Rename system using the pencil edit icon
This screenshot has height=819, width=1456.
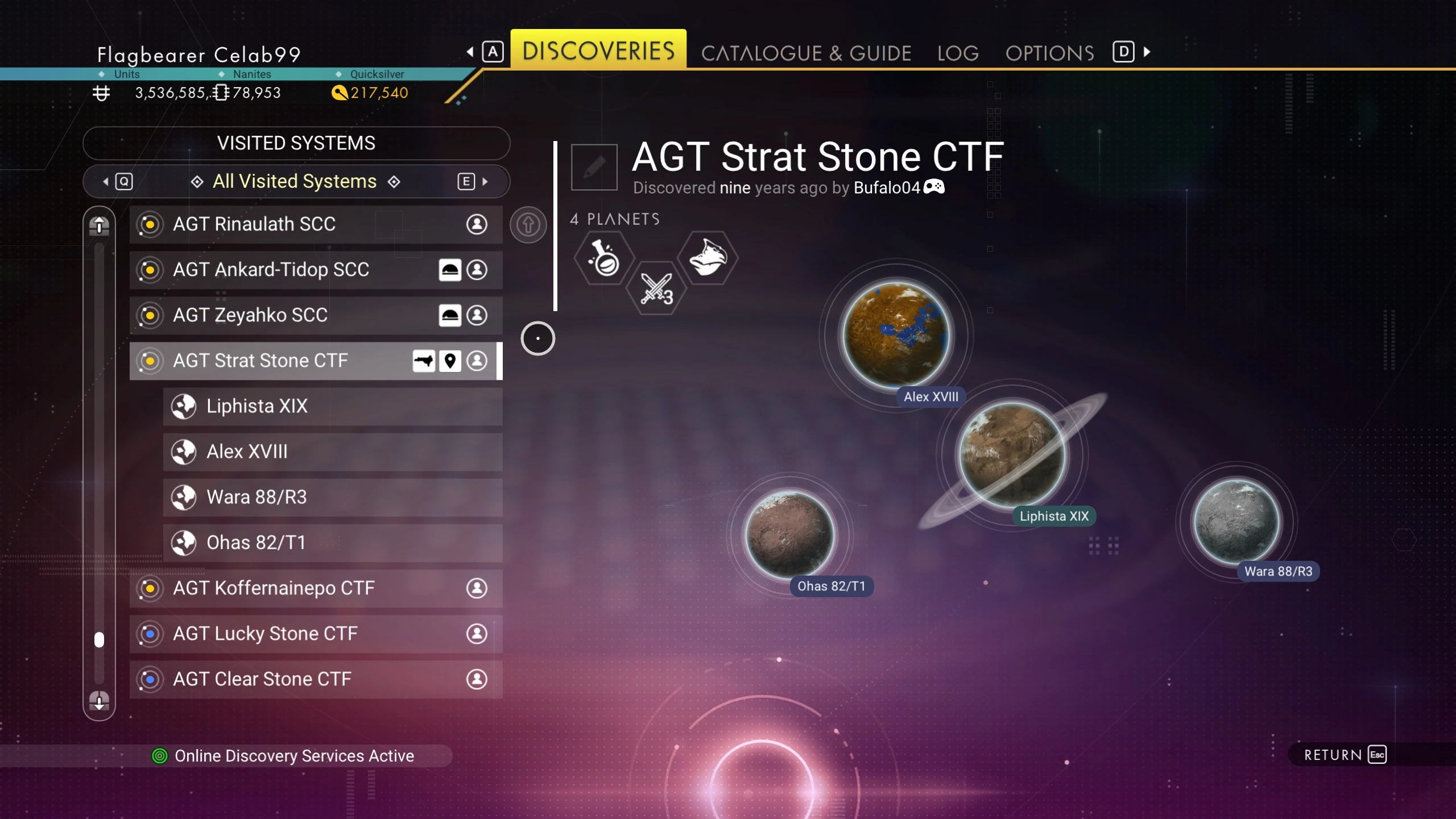(594, 167)
